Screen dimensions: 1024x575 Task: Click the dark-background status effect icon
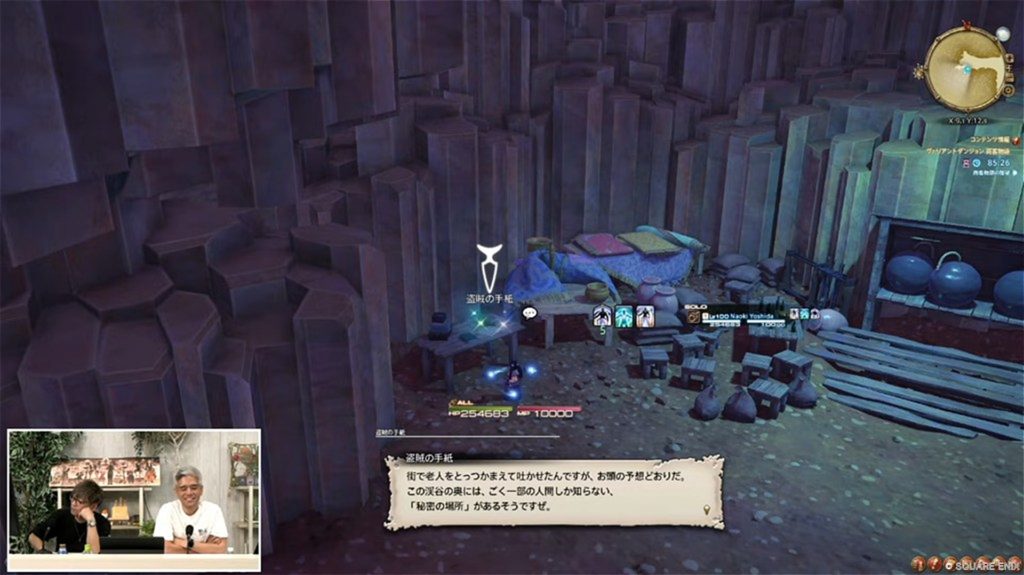coord(603,316)
